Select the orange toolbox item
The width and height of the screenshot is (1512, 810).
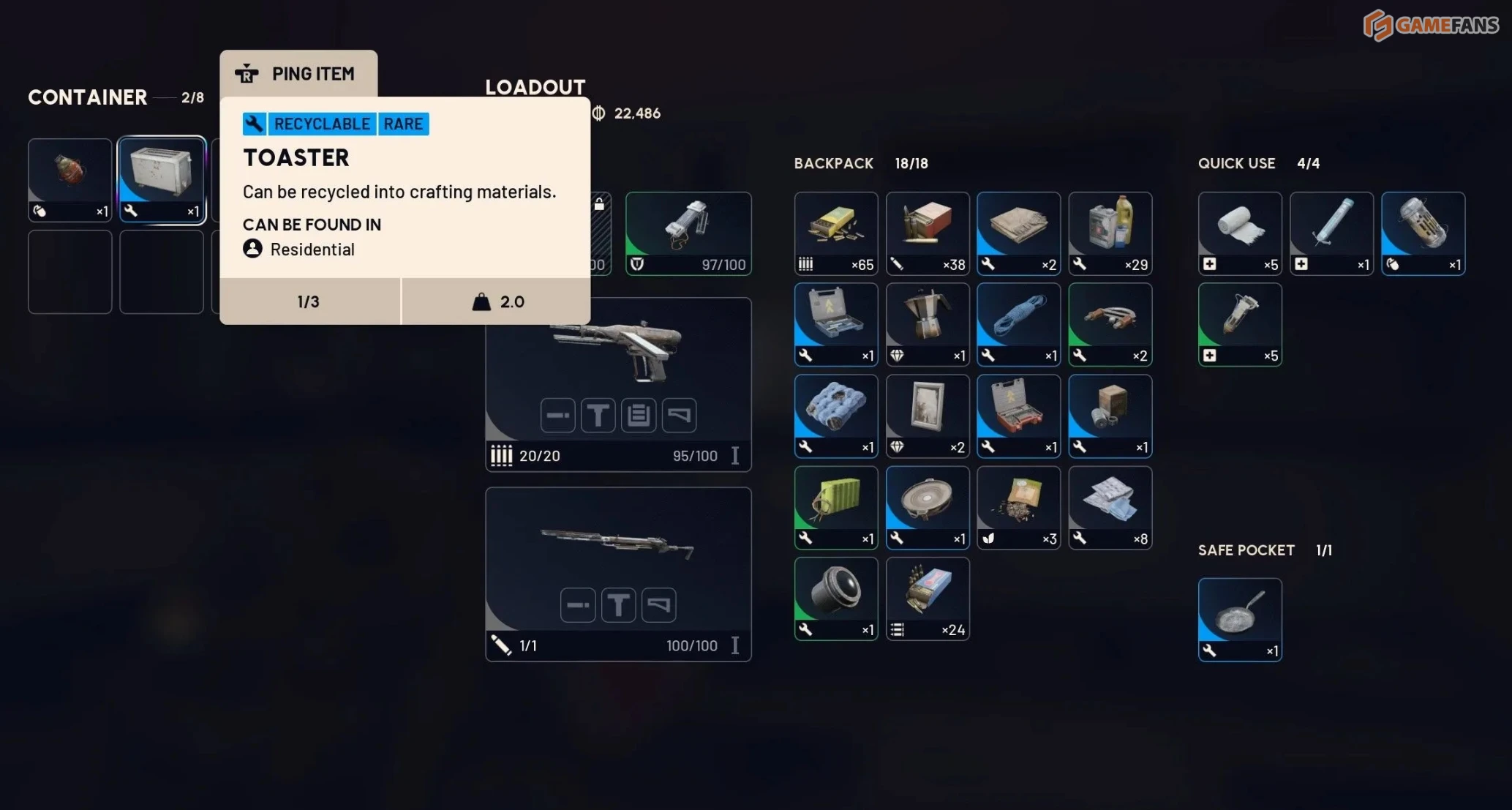pos(1018,416)
